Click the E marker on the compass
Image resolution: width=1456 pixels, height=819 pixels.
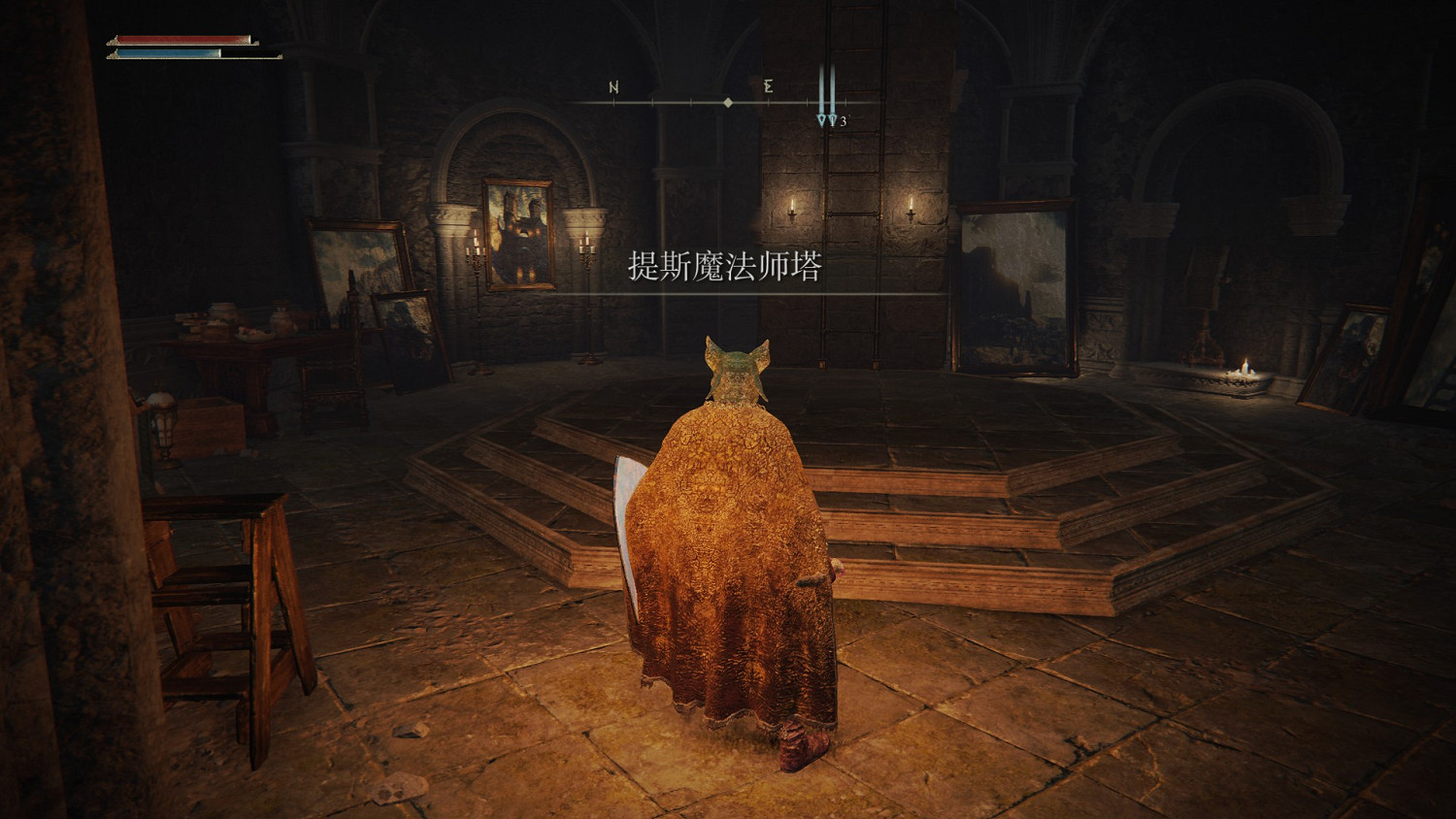point(767,86)
